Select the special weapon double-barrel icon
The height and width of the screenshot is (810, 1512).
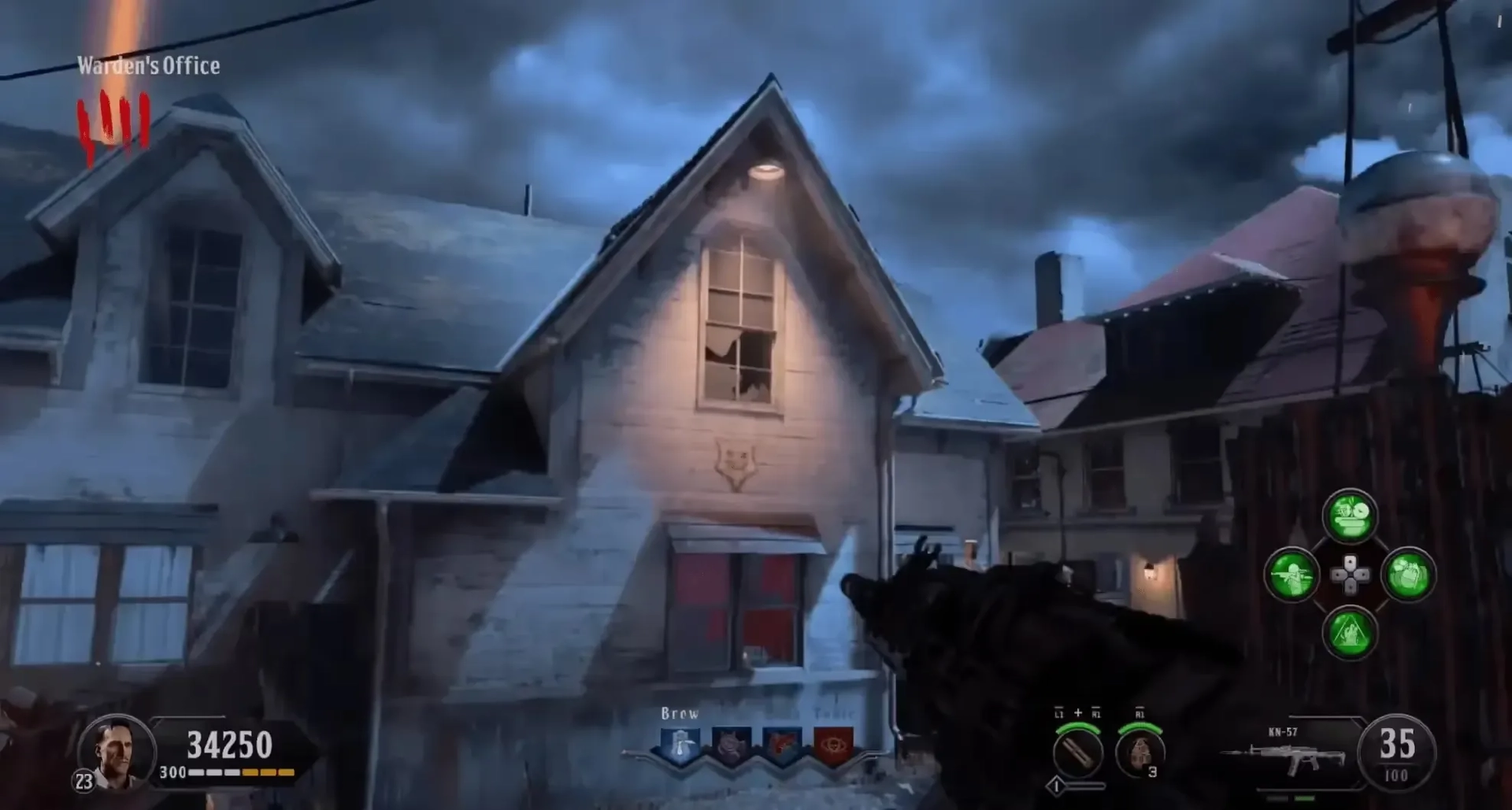pos(1077,753)
